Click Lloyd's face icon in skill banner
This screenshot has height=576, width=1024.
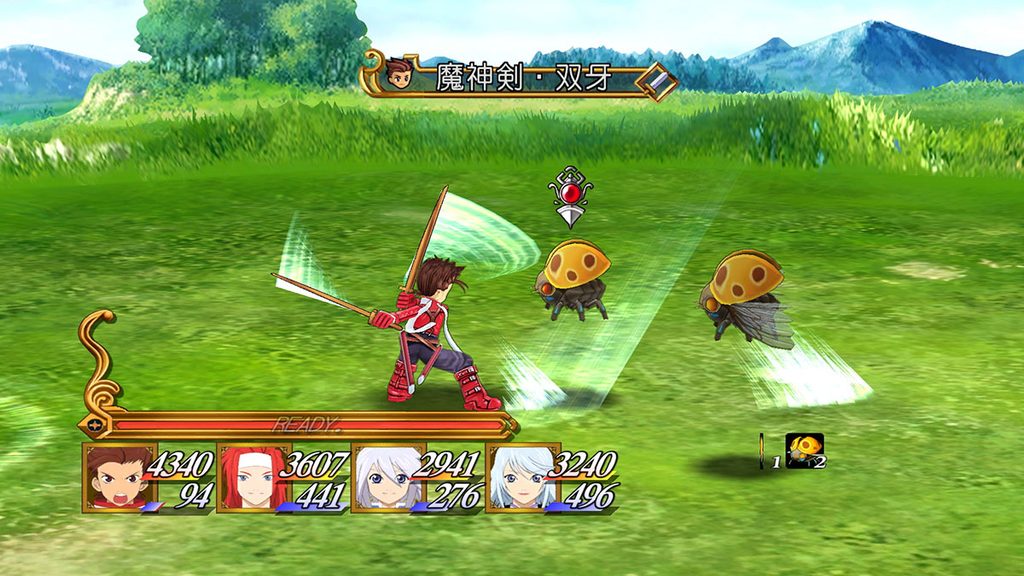tap(400, 75)
